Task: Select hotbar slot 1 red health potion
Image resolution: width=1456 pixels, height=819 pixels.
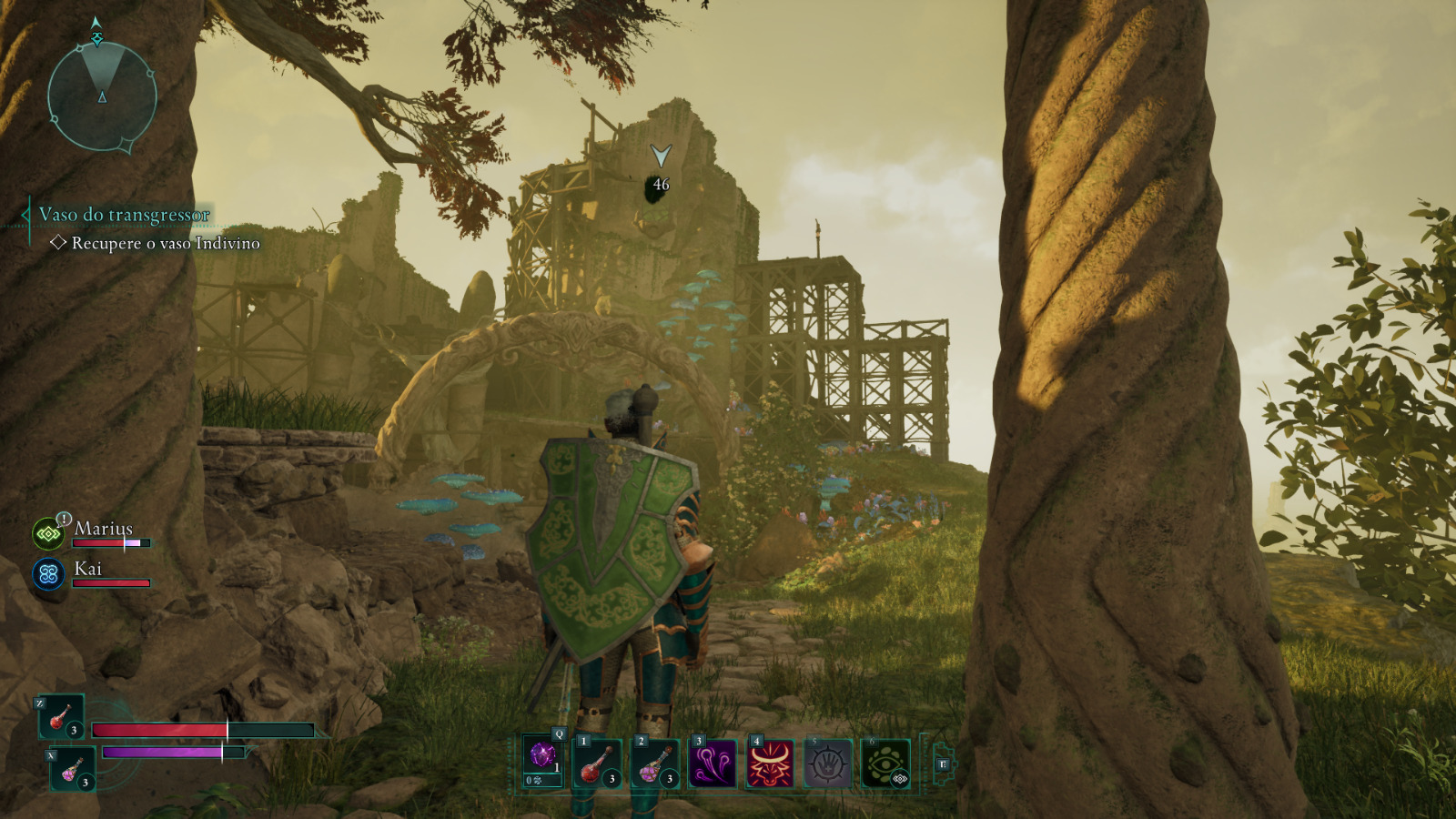Action: click(x=597, y=763)
